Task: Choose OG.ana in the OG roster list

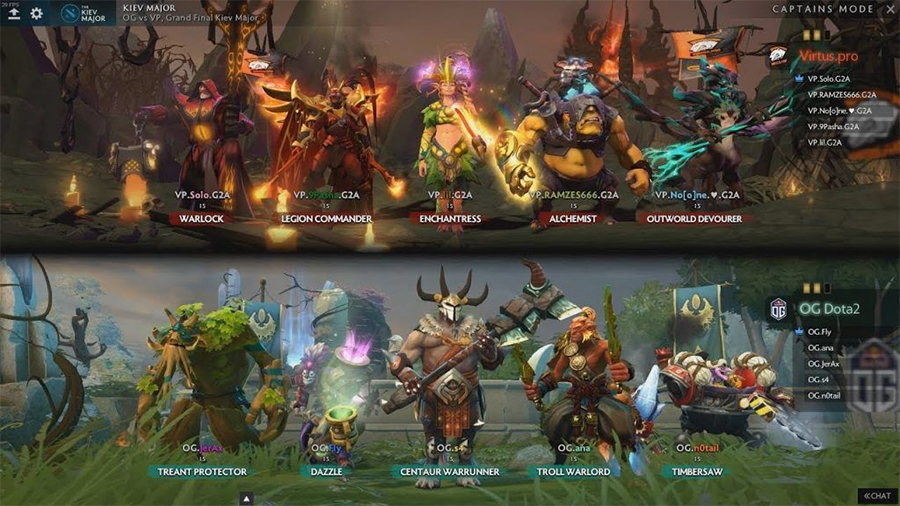Action: [x=821, y=347]
